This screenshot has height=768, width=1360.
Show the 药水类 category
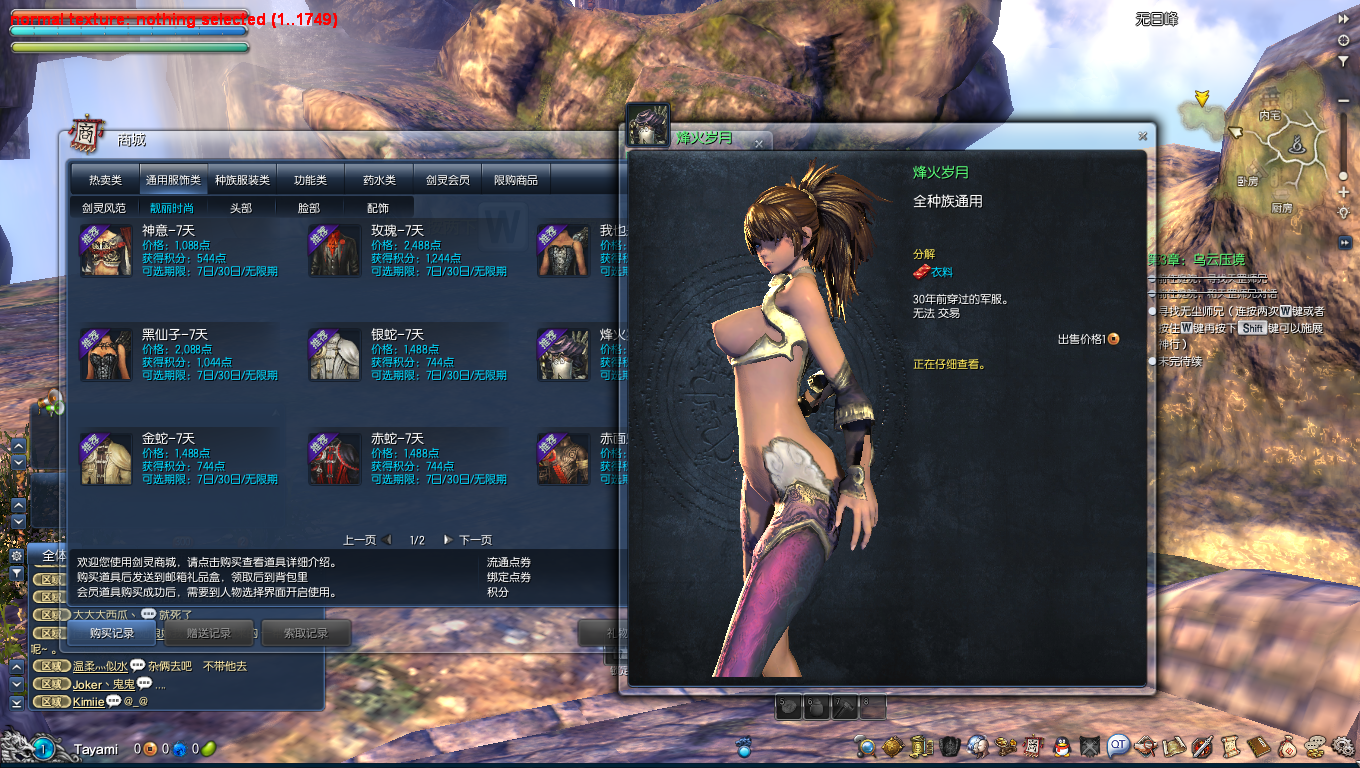click(x=379, y=180)
